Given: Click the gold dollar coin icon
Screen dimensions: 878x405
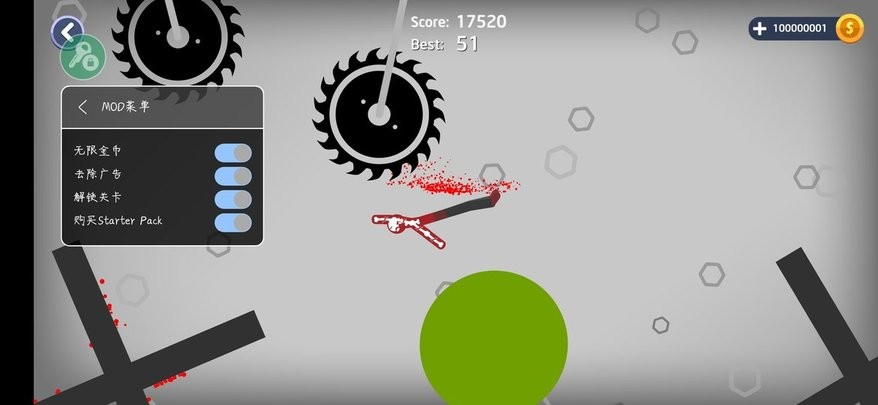Looking at the screenshot, I should click(x=850, y=28).
